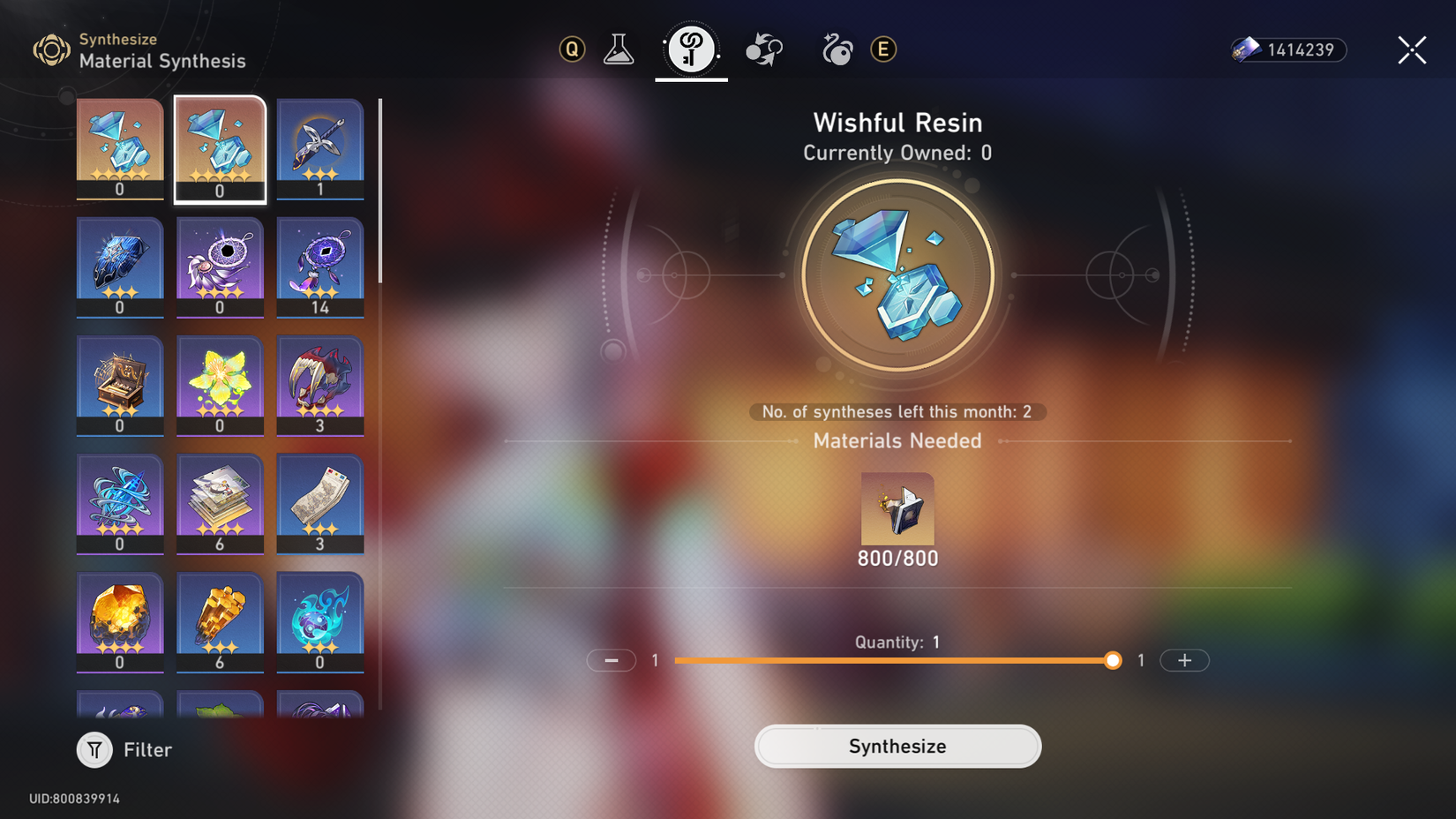Click the plus button to increase quantity
The width and height of the screenshot is (1456, 819).
1184,660
